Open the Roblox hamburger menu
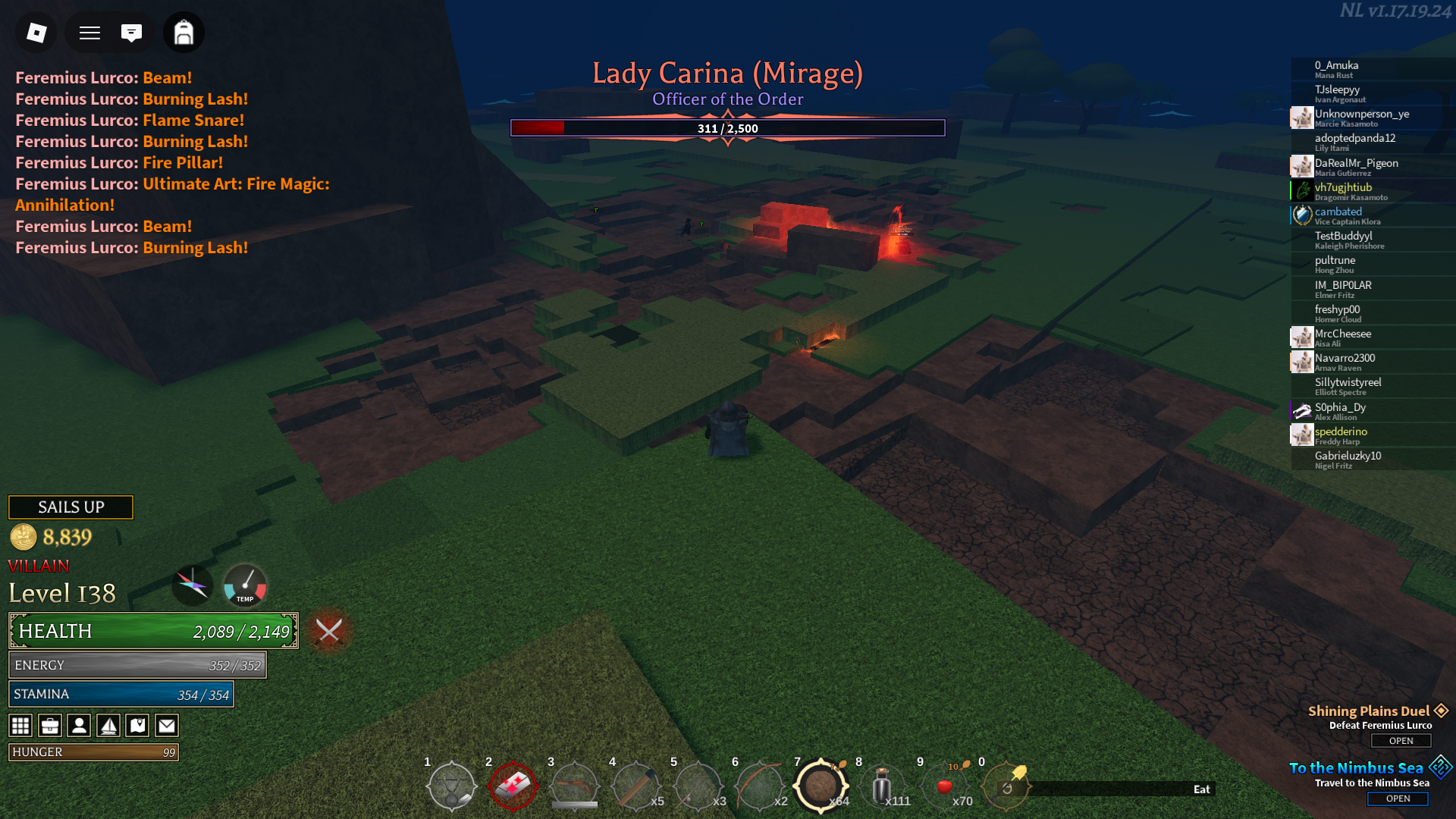This screenshot has width=1456, height=819. (x=90, y=33)
